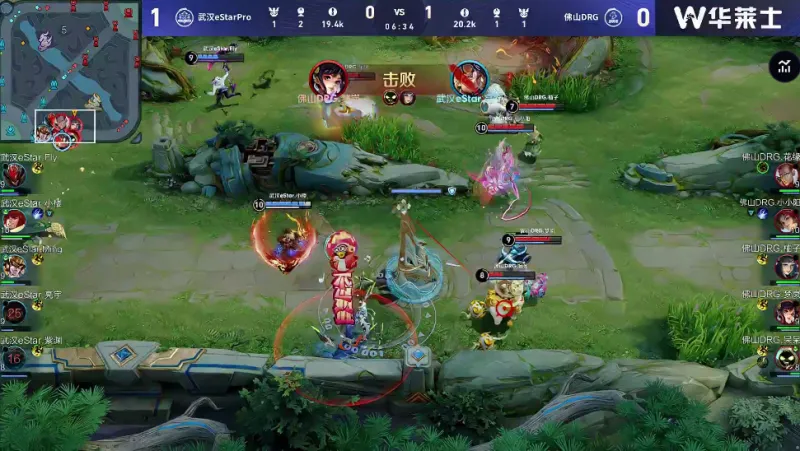
Task: Click the 佛山DRG team logo
Action: pos(613,17)
